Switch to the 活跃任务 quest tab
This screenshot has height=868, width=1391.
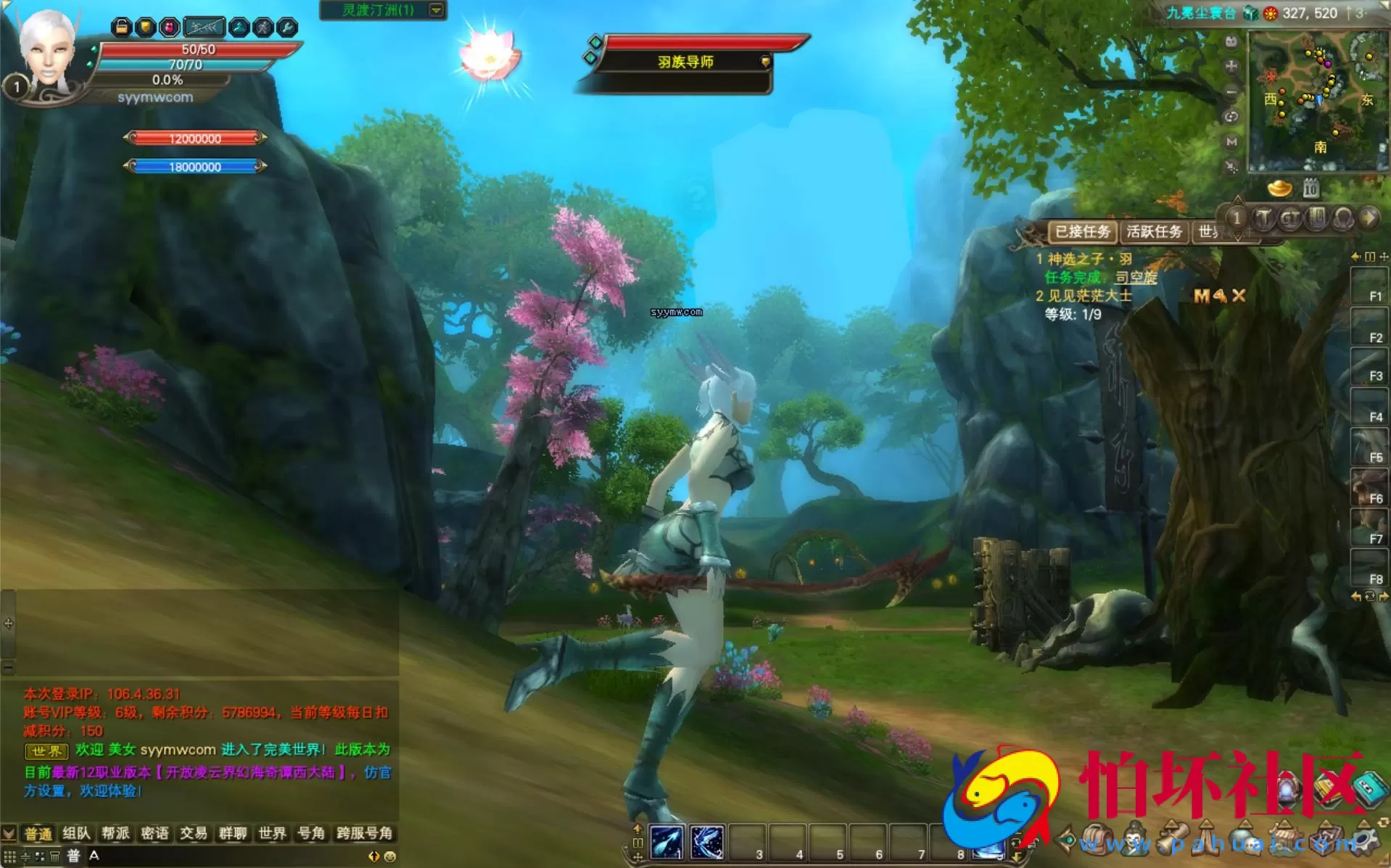click(x=1154, y=232)
